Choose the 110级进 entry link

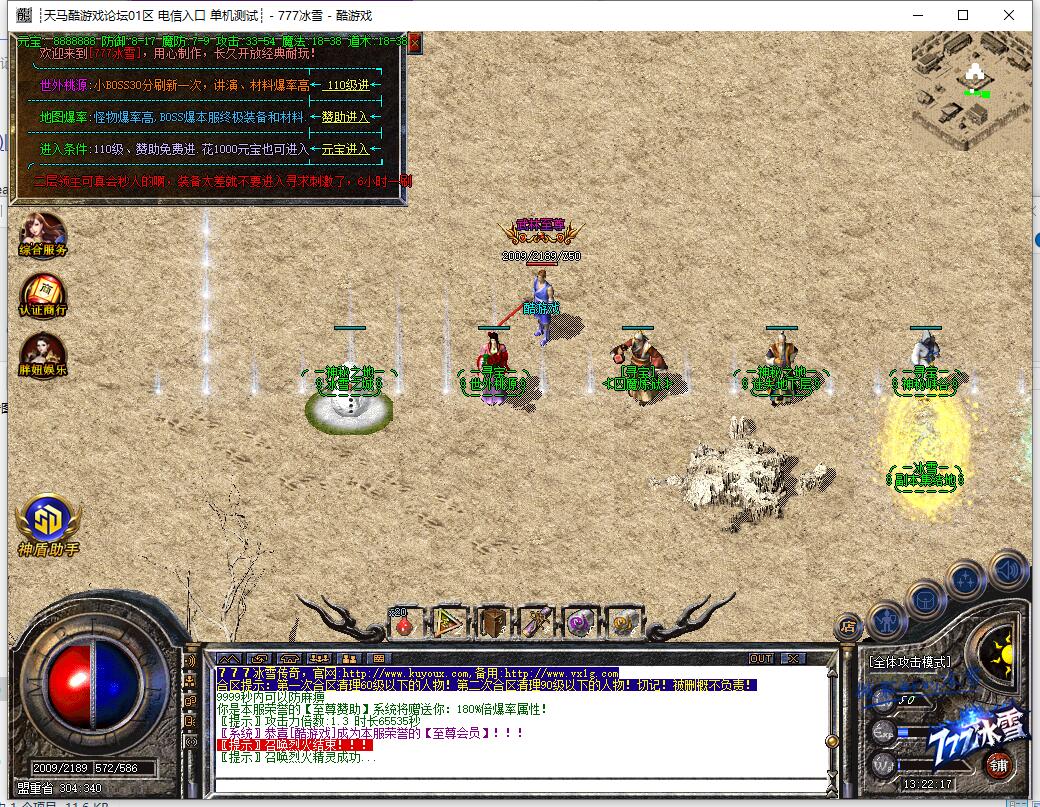(347, 86)
